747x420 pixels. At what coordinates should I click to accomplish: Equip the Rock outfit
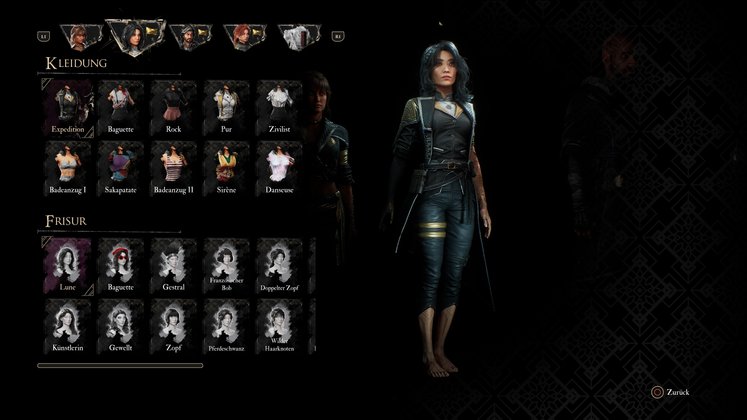coord(174,106)
